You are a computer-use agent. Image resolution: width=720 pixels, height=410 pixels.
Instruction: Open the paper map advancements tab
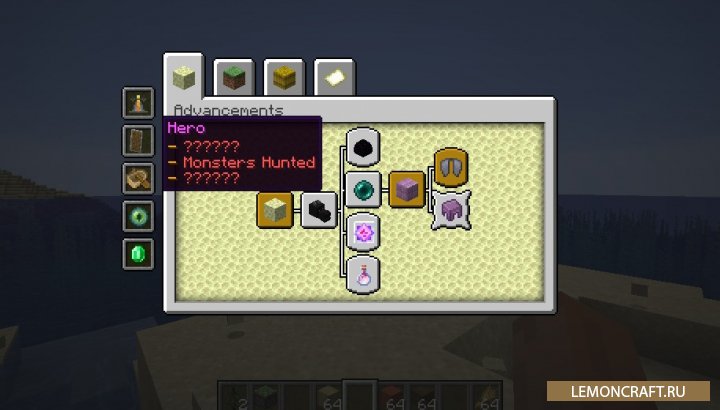click(x=334, y=76)
